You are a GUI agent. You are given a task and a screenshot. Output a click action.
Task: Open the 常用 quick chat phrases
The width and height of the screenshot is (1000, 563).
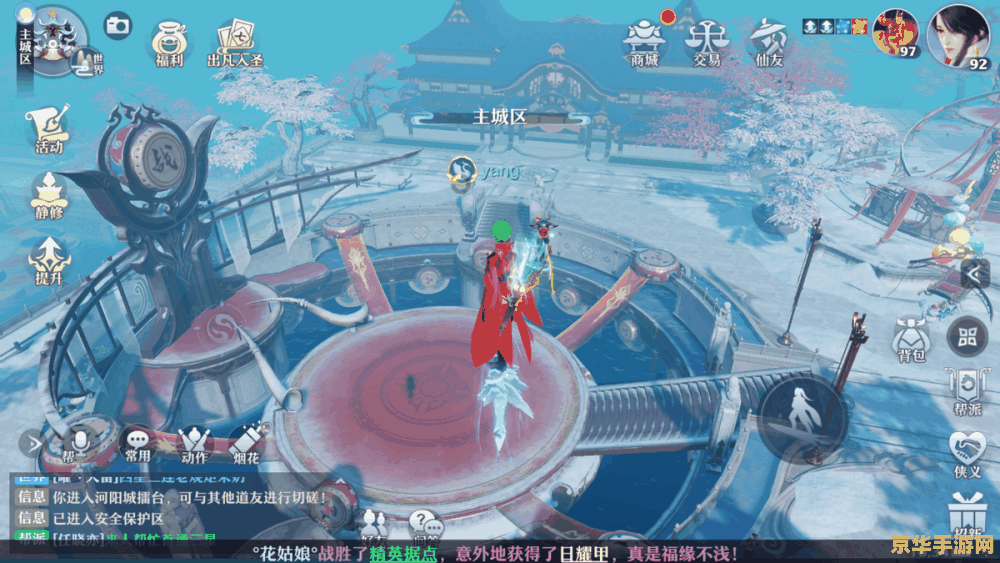pos(137,443)
